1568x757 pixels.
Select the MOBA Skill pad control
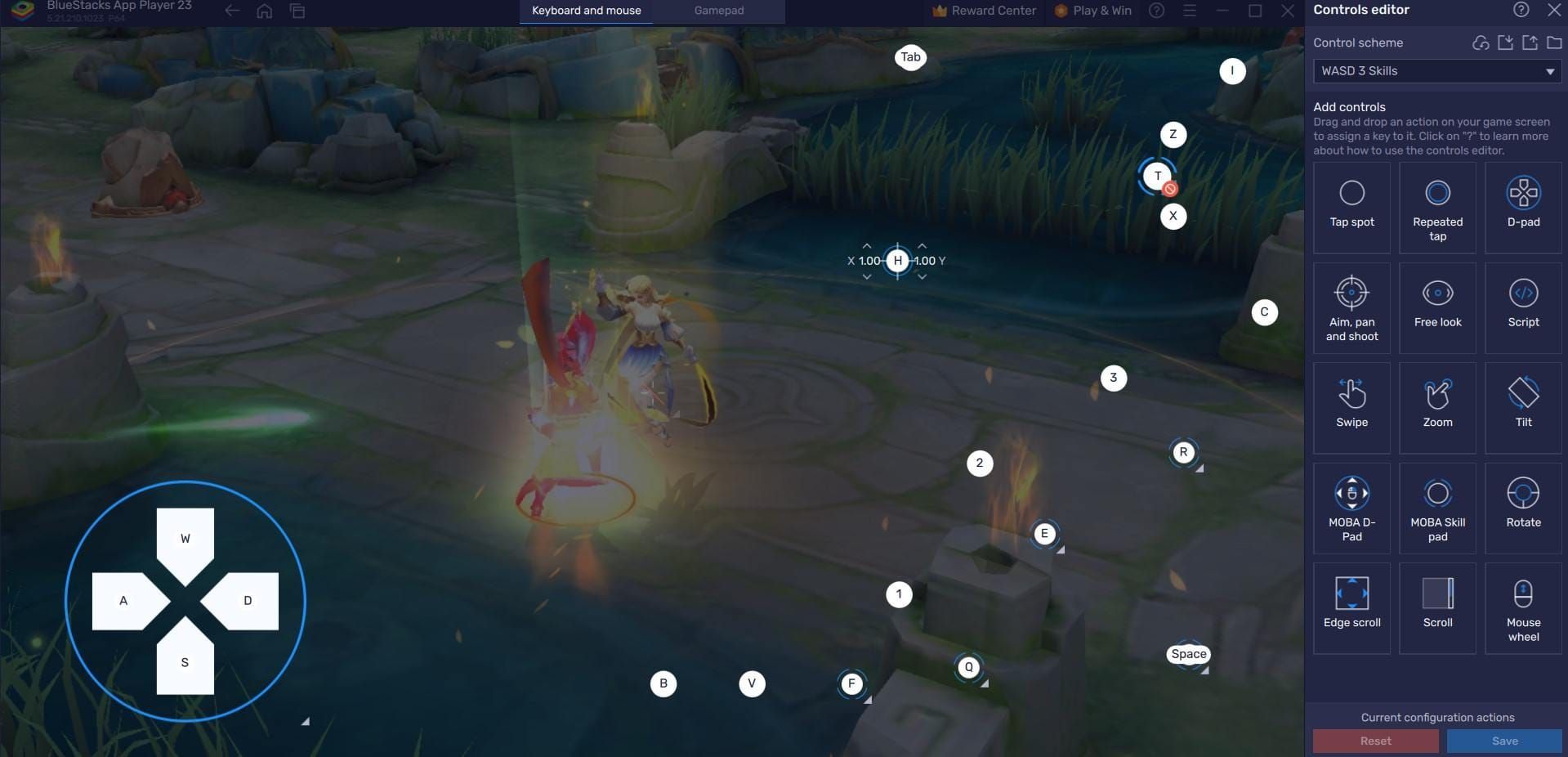point(1437,507)
